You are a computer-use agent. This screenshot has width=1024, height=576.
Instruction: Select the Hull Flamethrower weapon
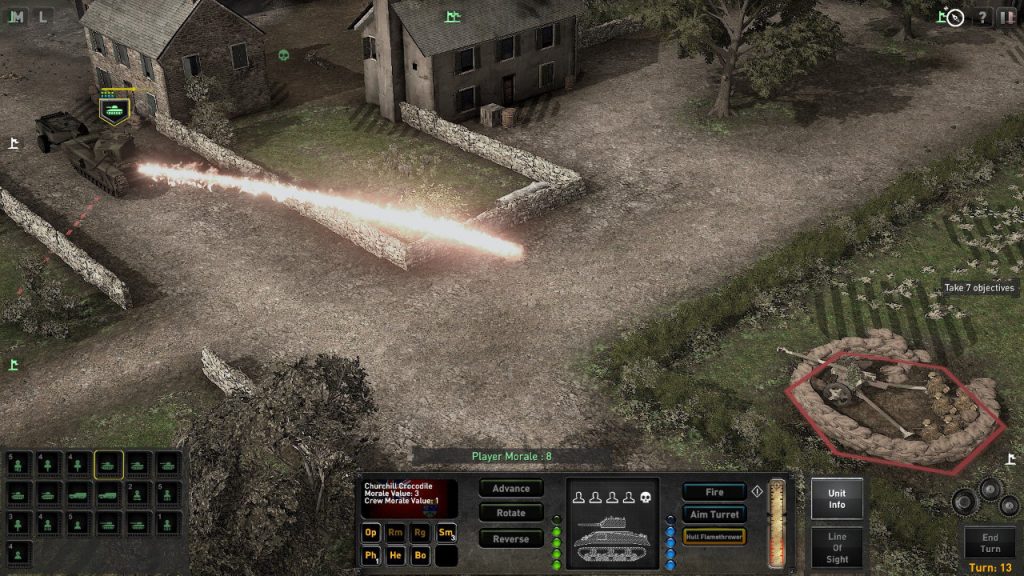tap(714, 537)
